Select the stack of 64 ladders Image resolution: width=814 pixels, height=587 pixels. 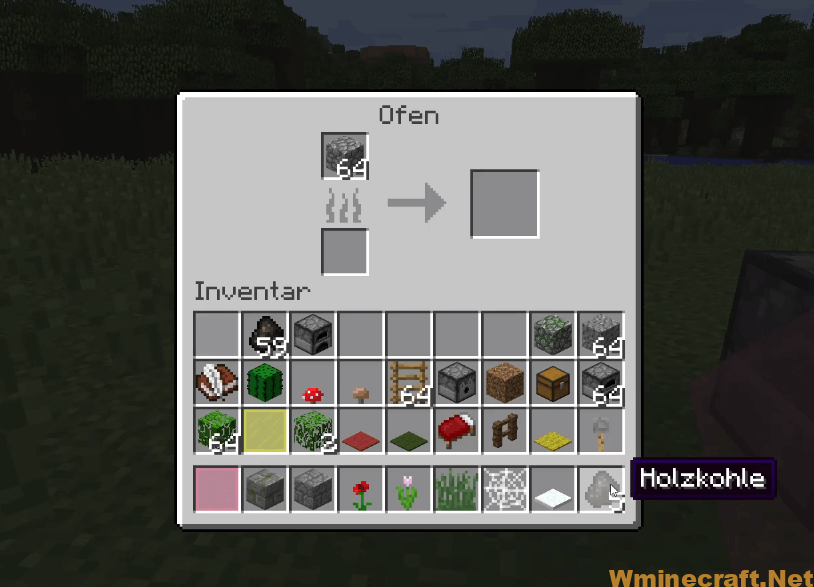pos(409,382)
